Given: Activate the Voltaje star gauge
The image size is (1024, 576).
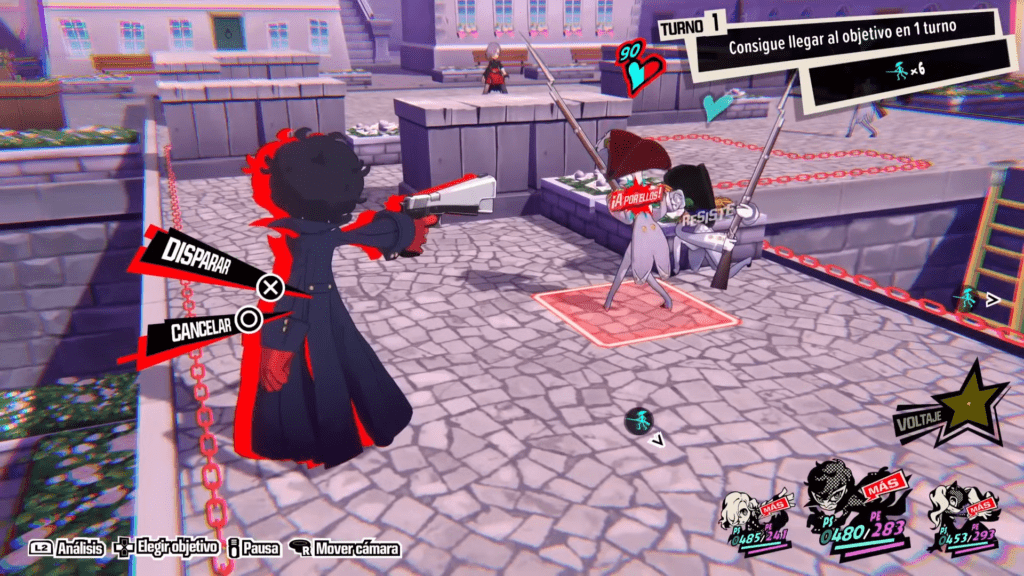Looking at the screenshot, I should (x=966, y=406).
